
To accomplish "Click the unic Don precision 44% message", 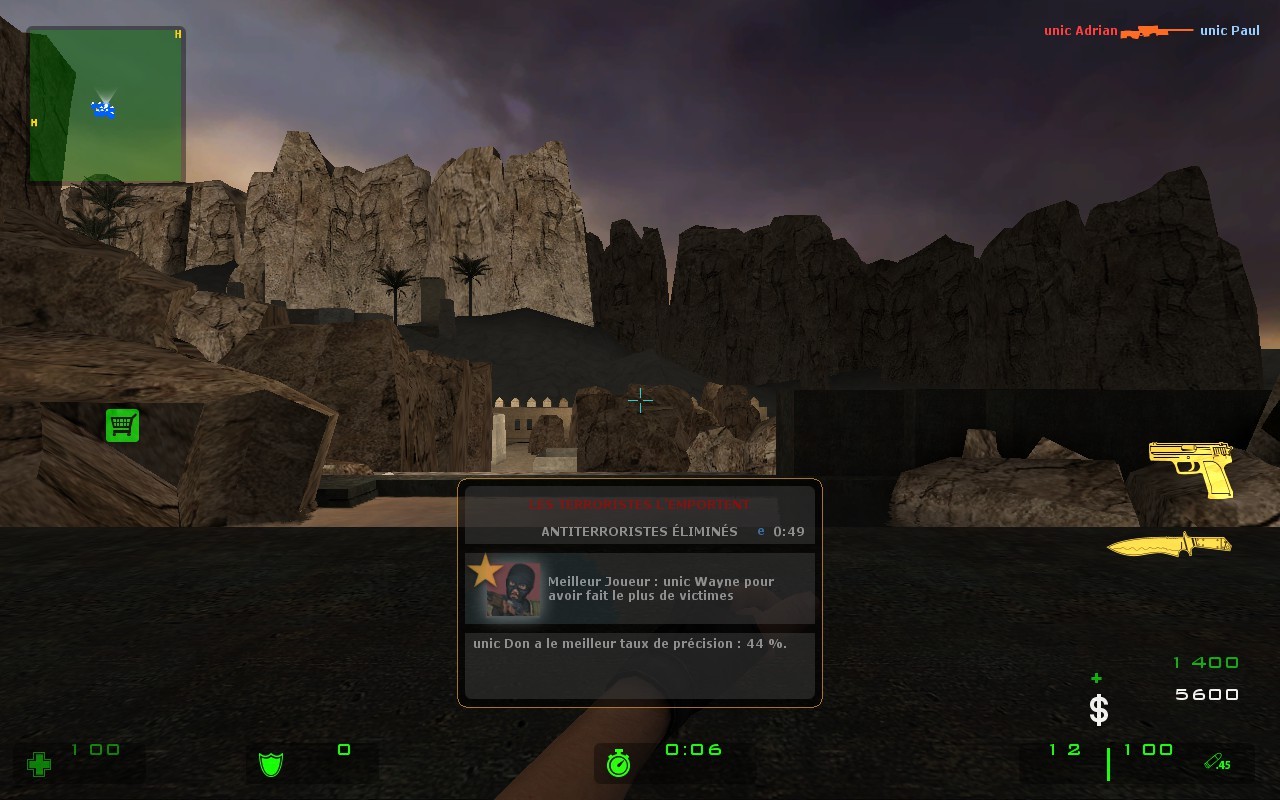I will click(629, 643).
